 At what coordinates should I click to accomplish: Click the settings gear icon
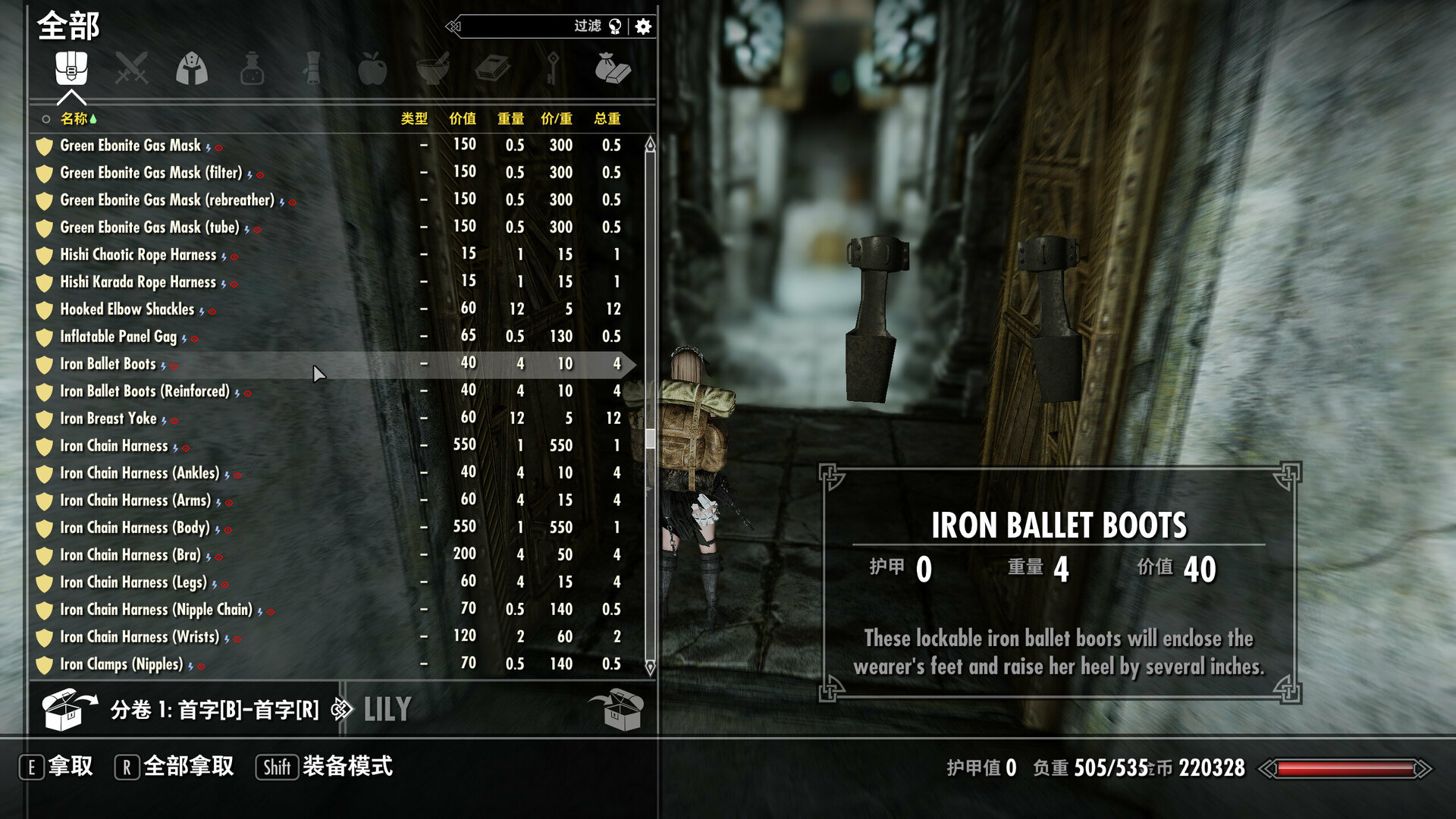pos(642,27)
